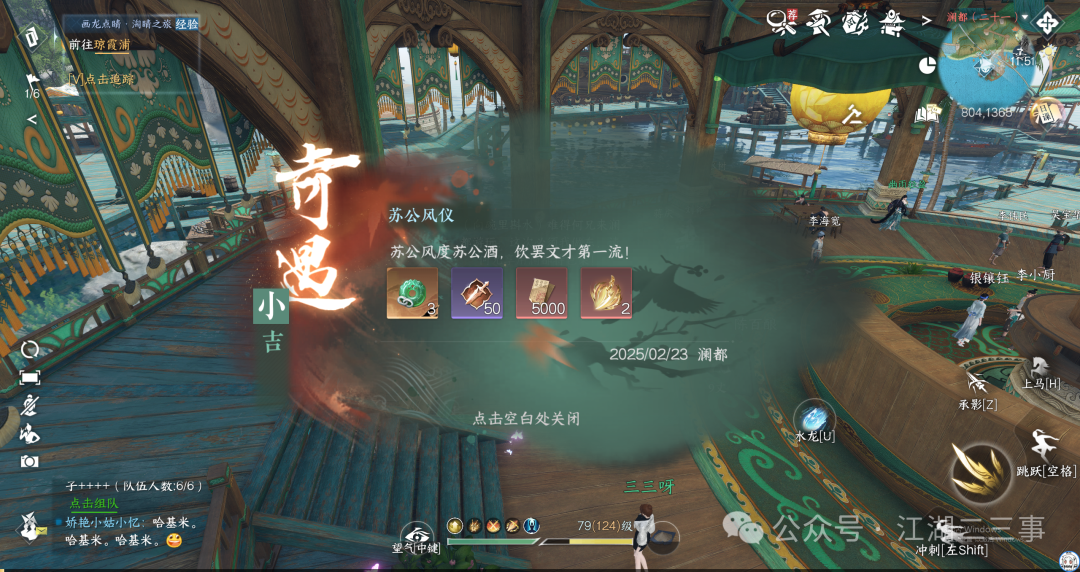This screenshot has height=572, width=1080.
Task: Select the jade ring reward item
Action: coord(412,293)
